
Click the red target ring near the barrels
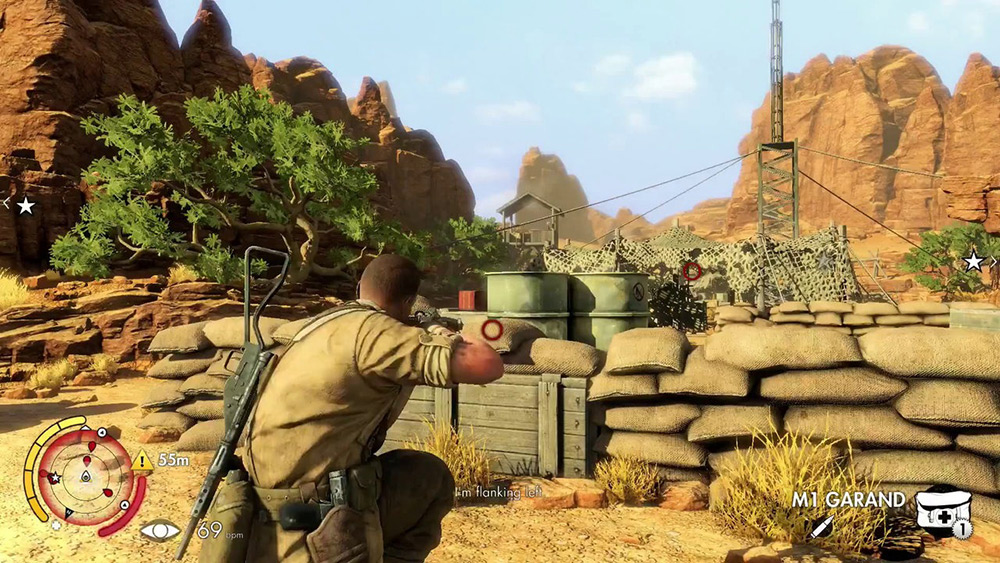click(492, 329)
